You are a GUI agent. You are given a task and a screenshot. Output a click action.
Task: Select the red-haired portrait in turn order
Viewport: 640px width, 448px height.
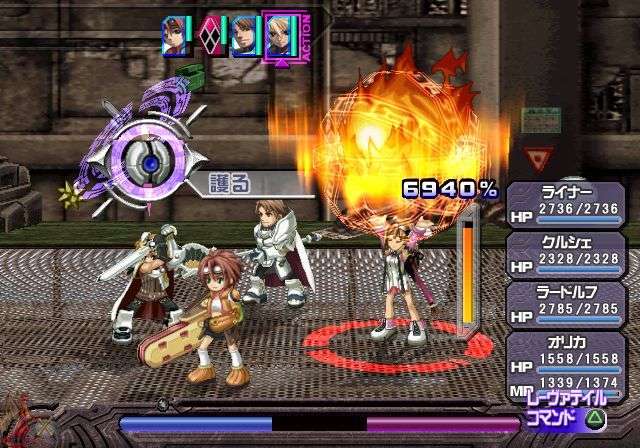click(x=176, y=37)
